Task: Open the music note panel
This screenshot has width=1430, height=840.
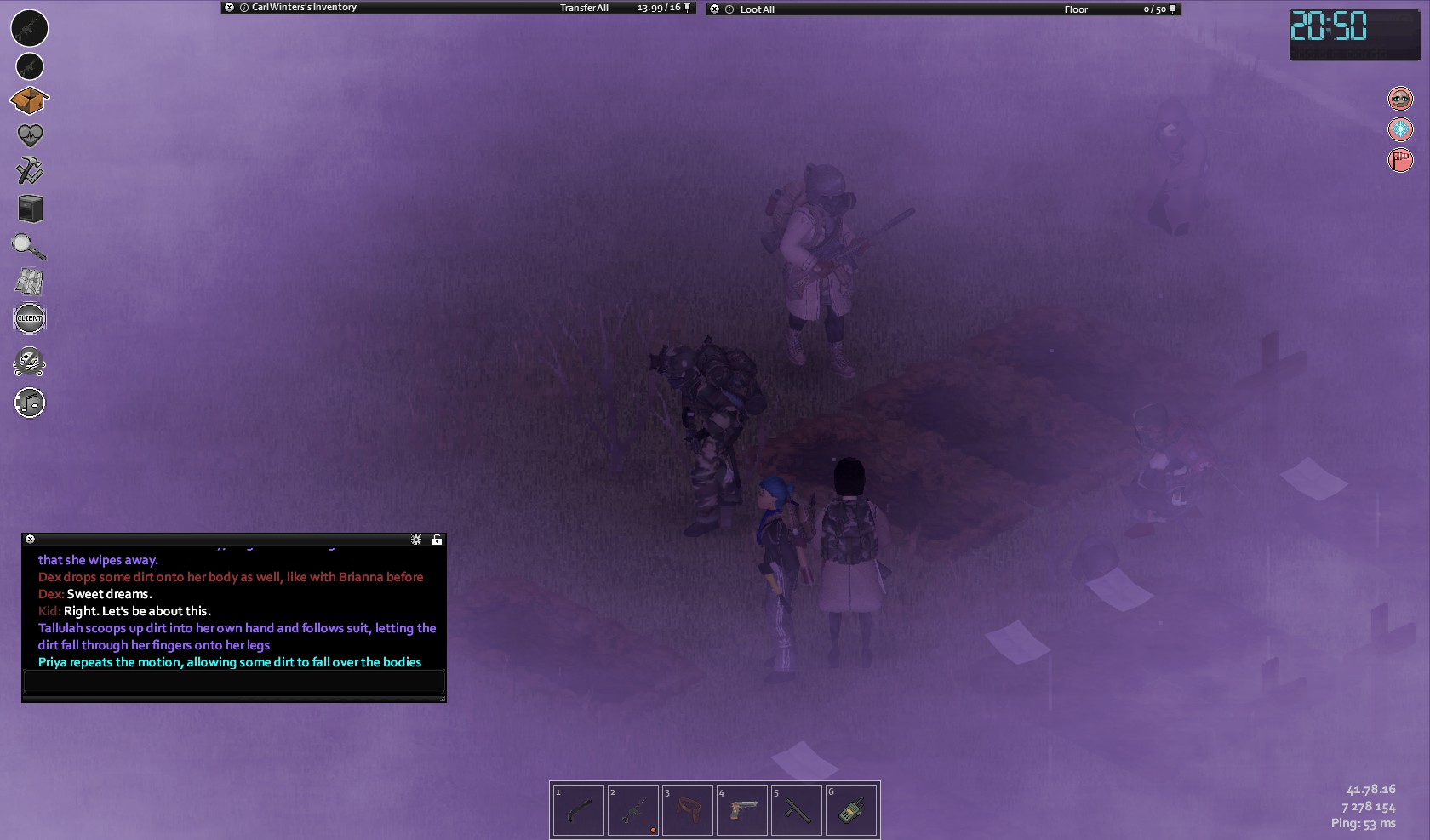Action: (30, 403)
